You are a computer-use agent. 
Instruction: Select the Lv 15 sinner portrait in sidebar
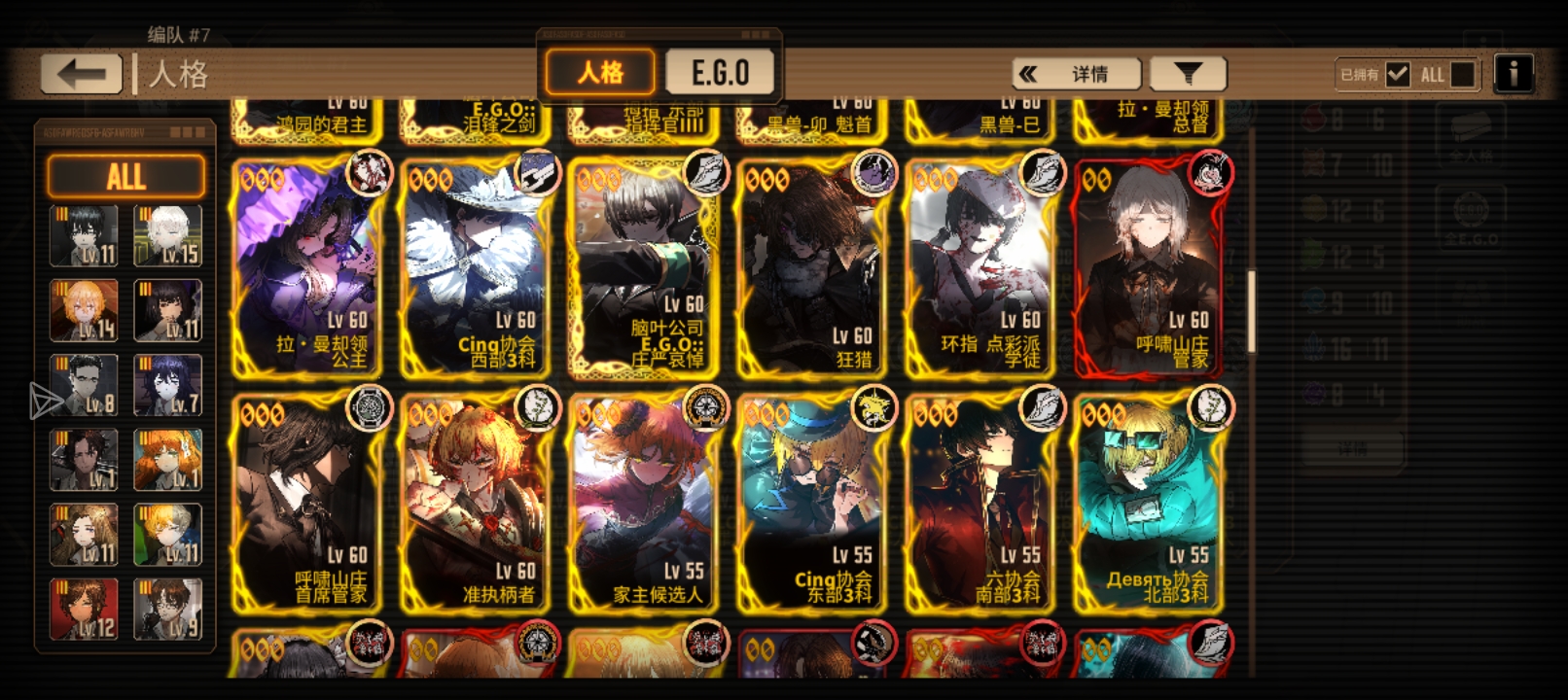point(167,233)
